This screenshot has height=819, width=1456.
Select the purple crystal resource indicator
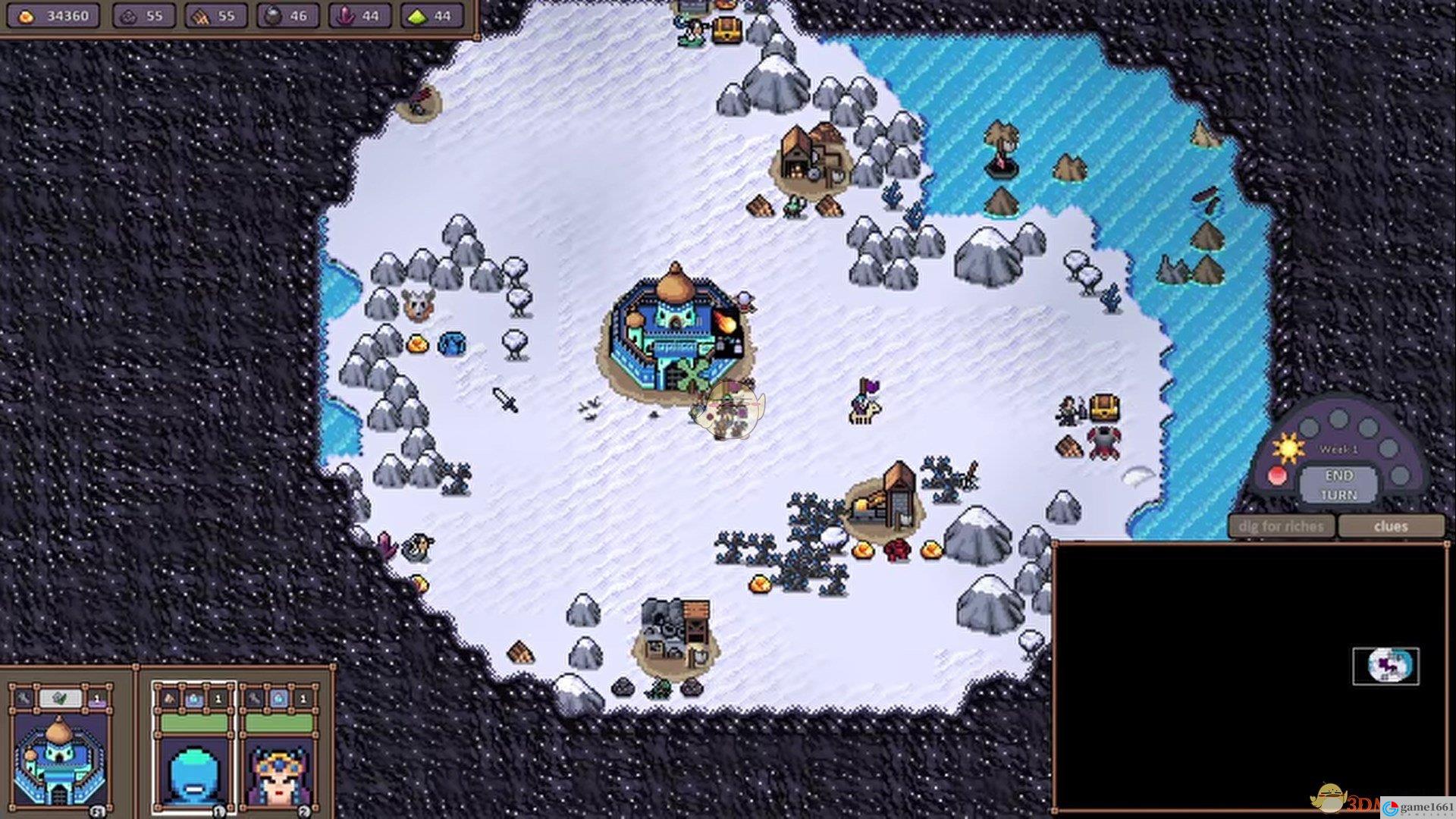click(x=360, y=15)
